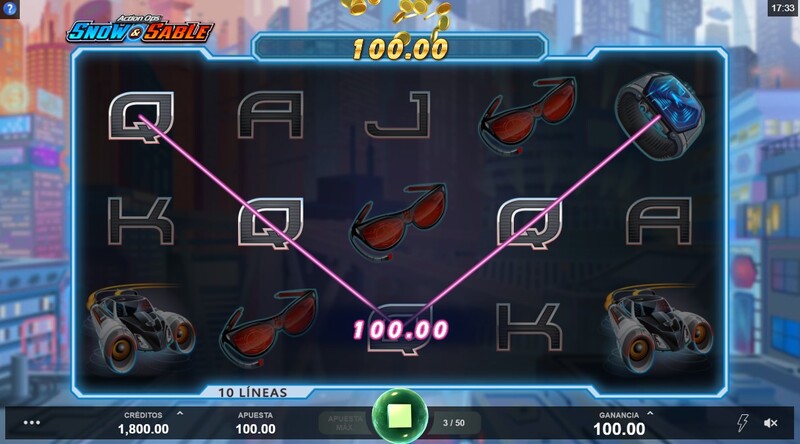Expand the Créditos arrow

tap(180, 412)
